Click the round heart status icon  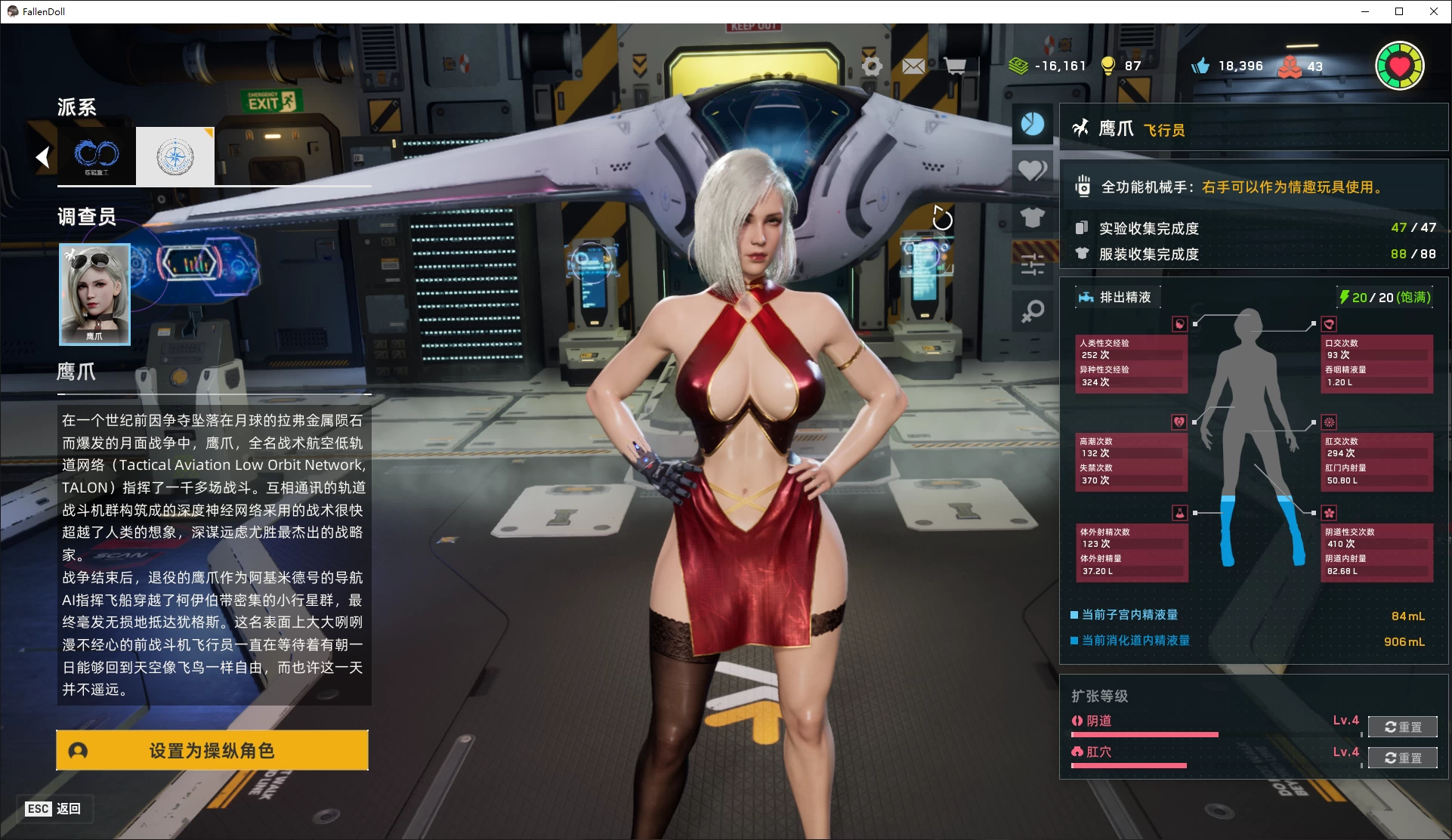pos(1399,66)
